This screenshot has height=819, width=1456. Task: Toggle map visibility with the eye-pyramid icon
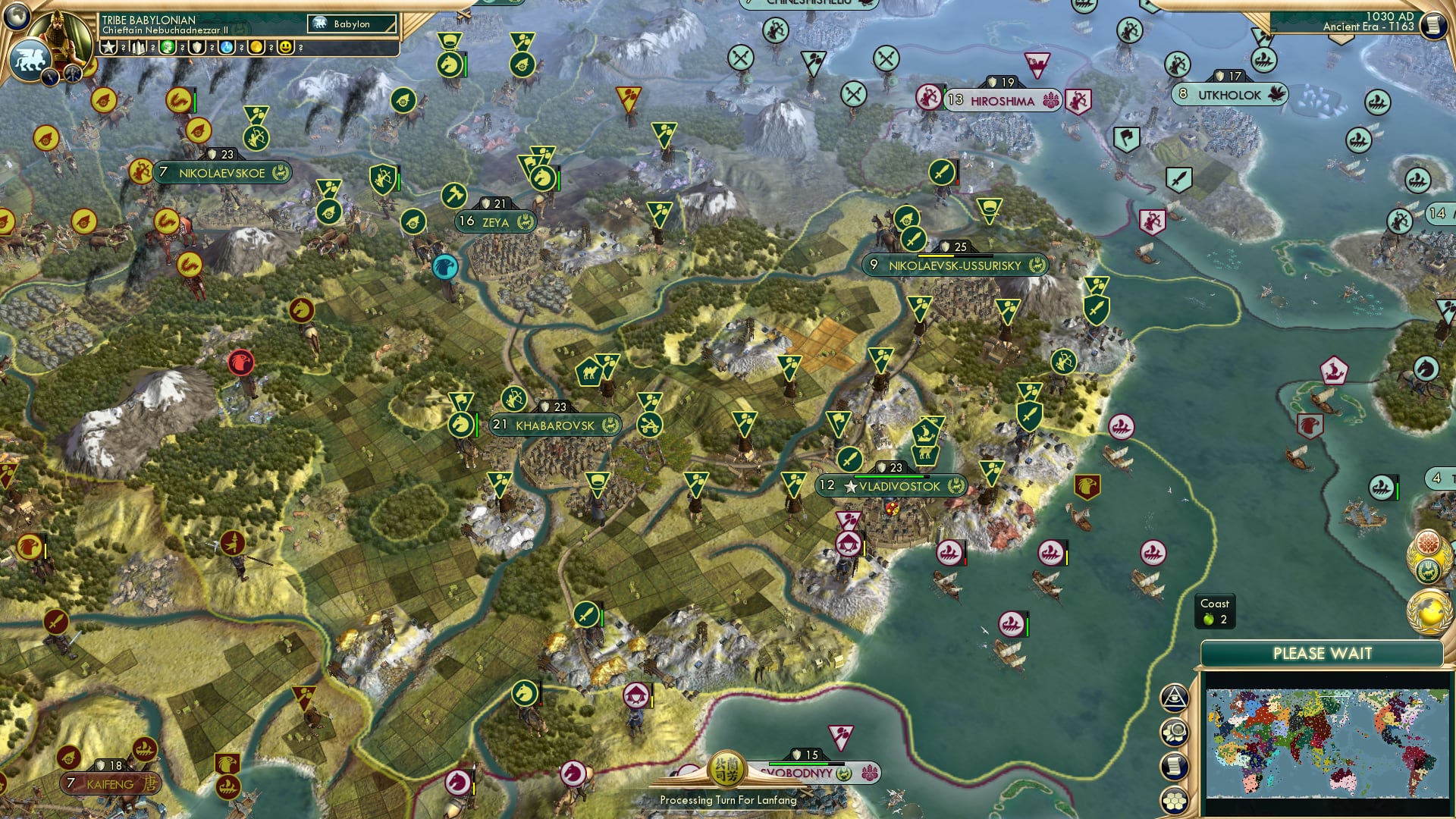(1175, 696)
